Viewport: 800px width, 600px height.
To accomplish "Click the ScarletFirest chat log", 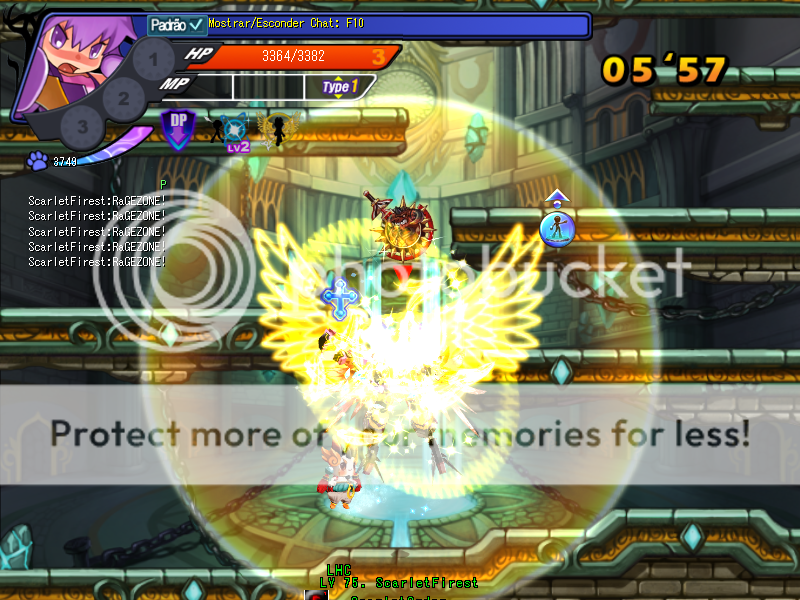I will [97, 231].
